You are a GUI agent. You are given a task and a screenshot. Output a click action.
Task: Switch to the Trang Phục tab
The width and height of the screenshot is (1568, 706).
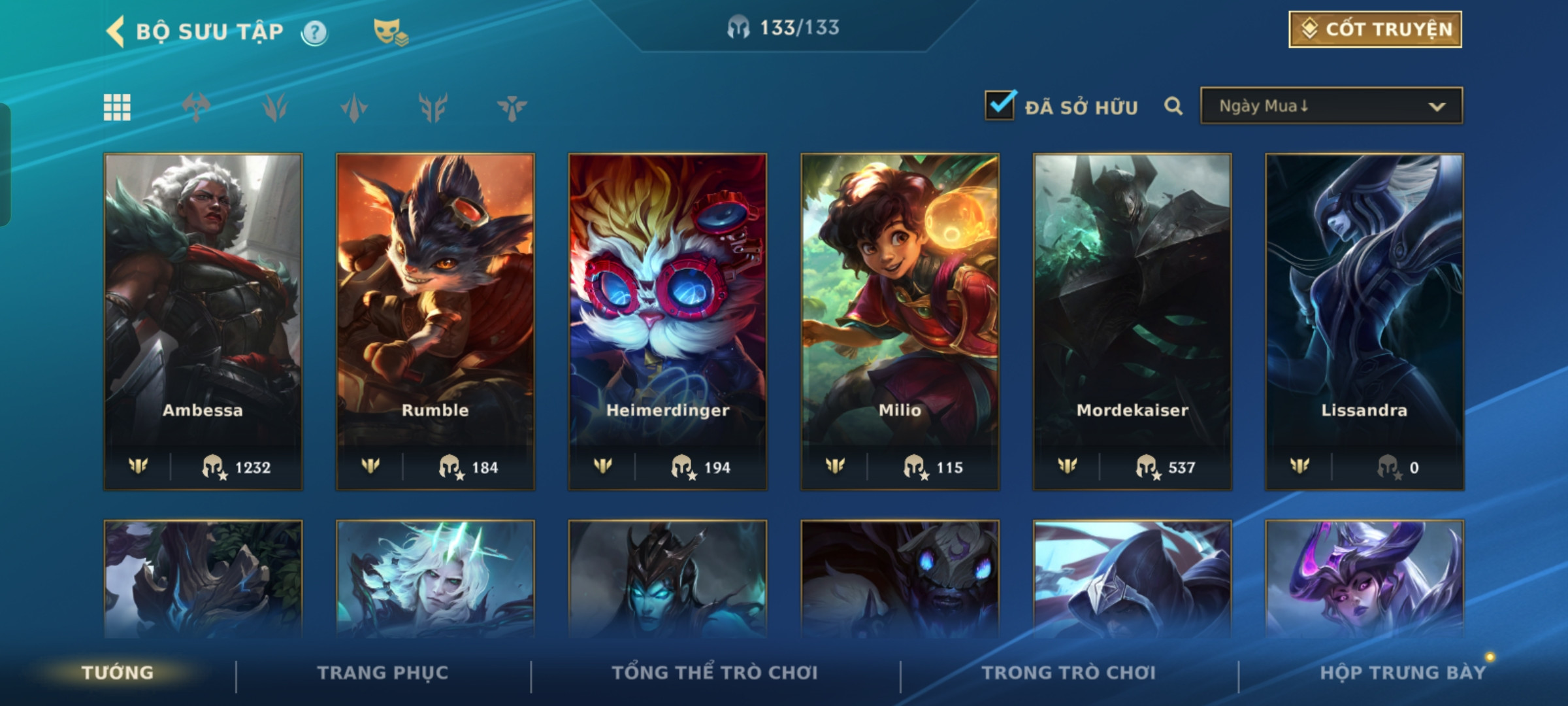(x=383, y=673)
